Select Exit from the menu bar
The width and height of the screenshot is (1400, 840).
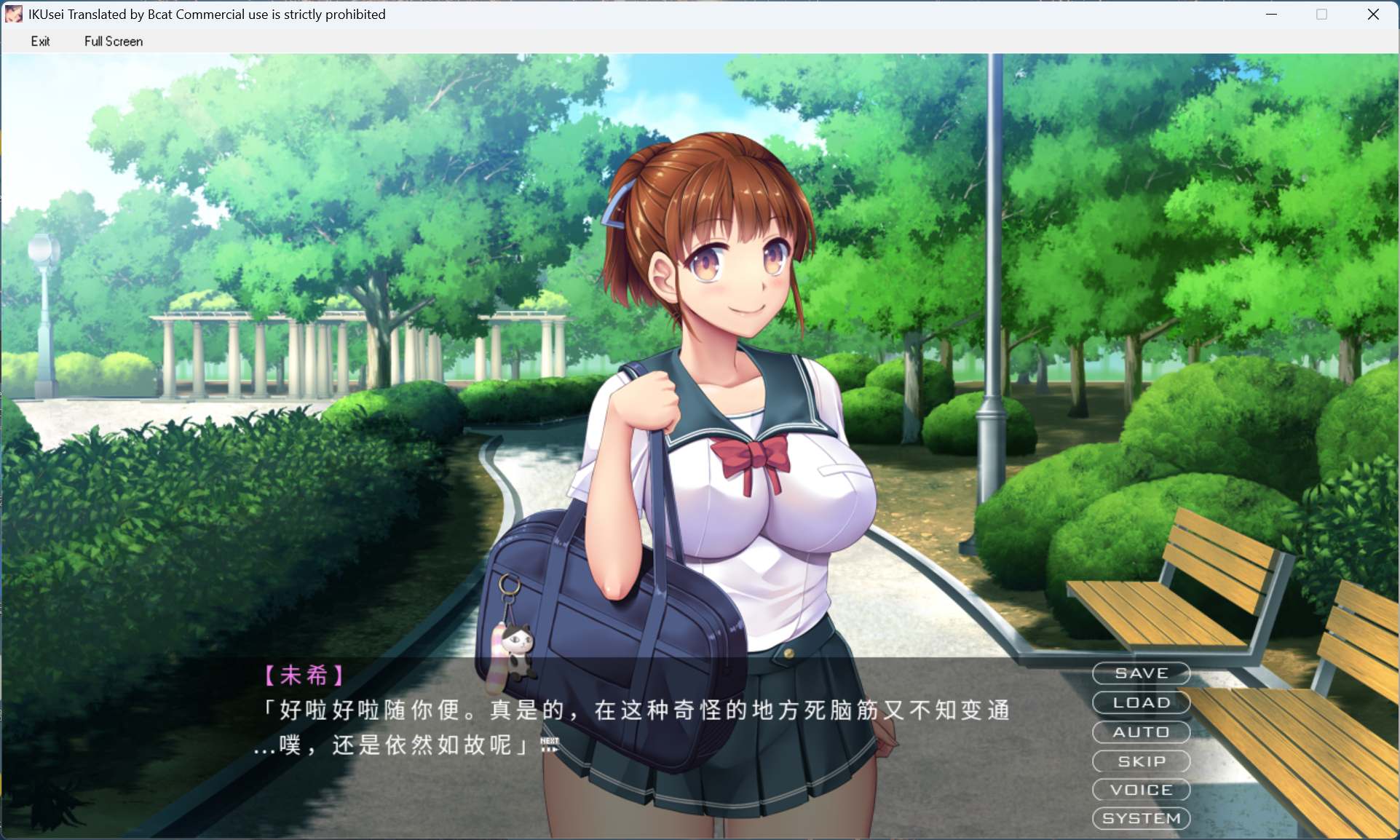coord(41,41)
